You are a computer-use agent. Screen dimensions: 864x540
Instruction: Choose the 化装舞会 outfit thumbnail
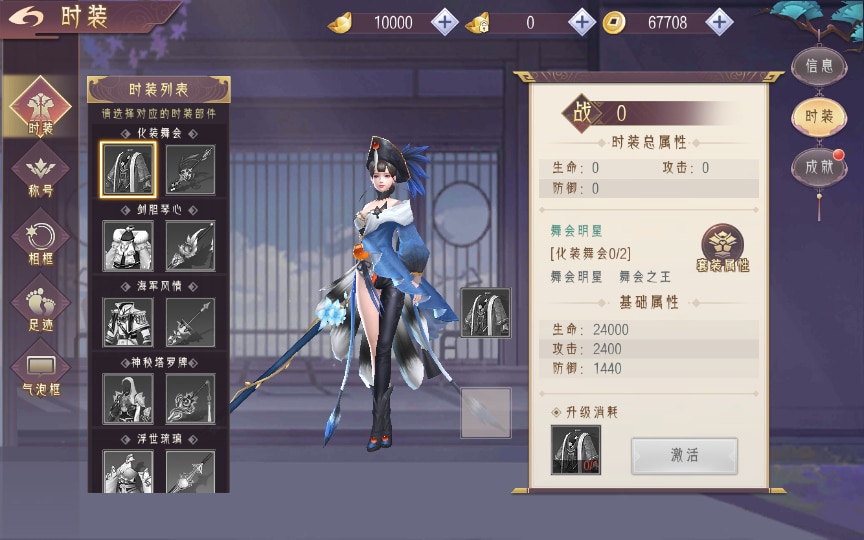click(128, 170)
